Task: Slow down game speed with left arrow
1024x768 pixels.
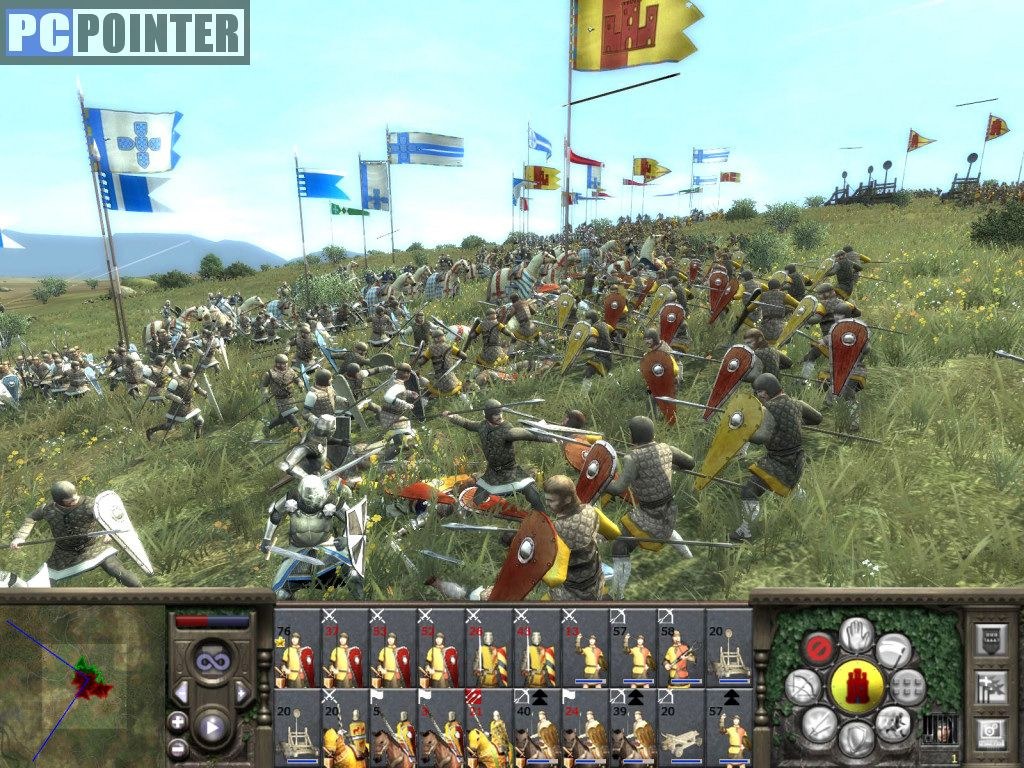Action: coord(181,692)
